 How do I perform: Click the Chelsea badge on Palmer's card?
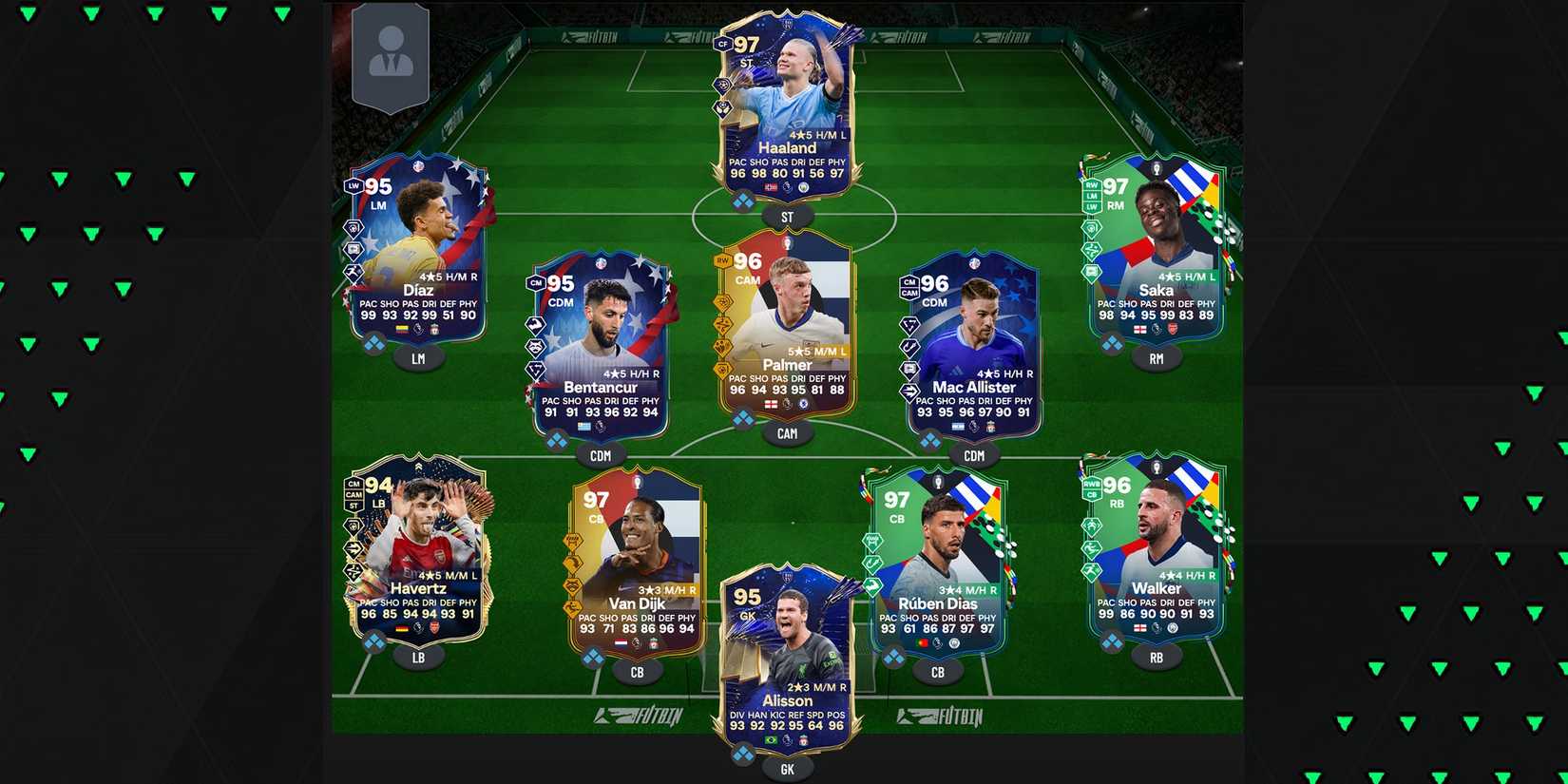pos(803,405)
